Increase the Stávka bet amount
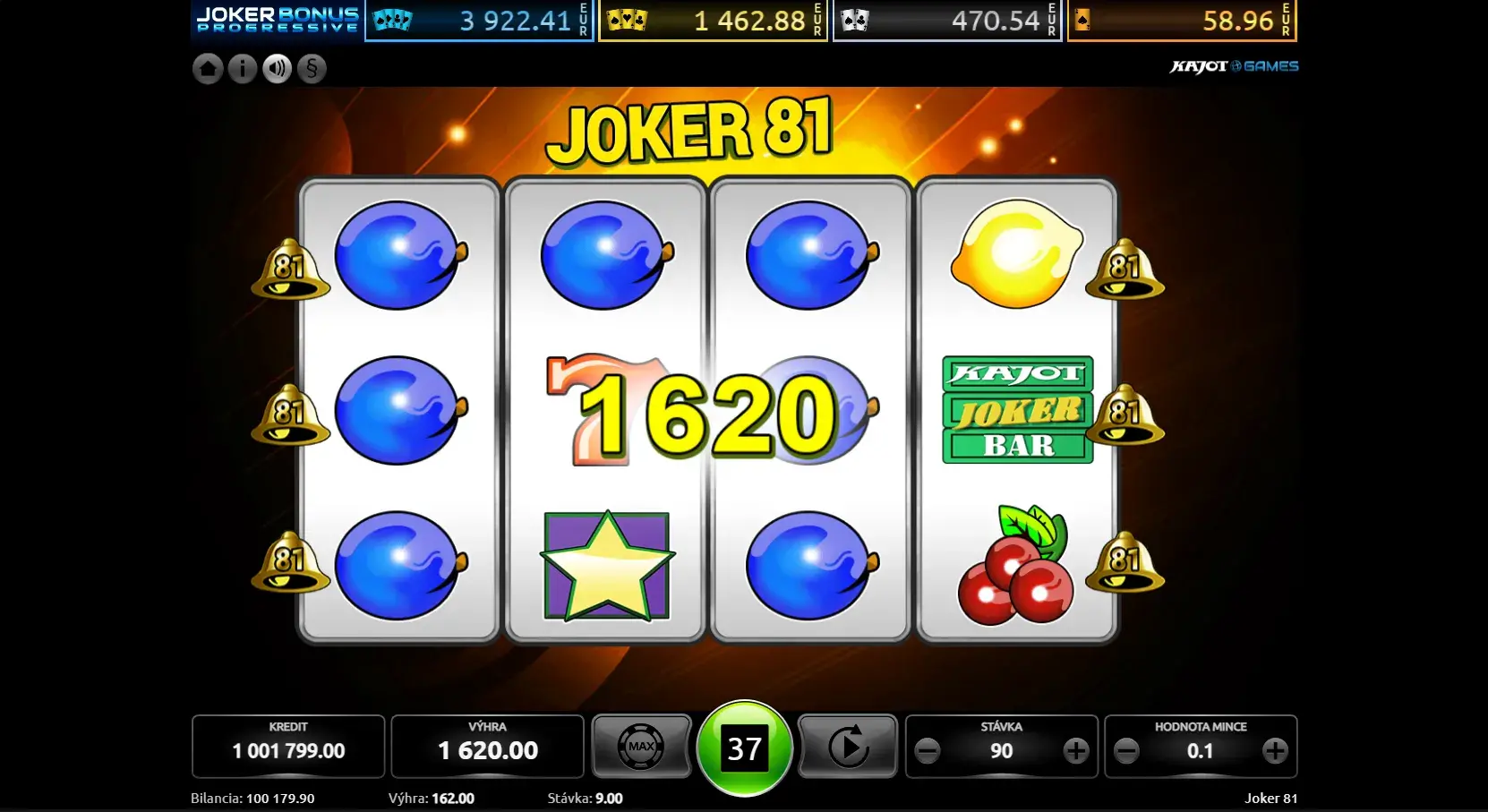 click(x=1075, y=750)
